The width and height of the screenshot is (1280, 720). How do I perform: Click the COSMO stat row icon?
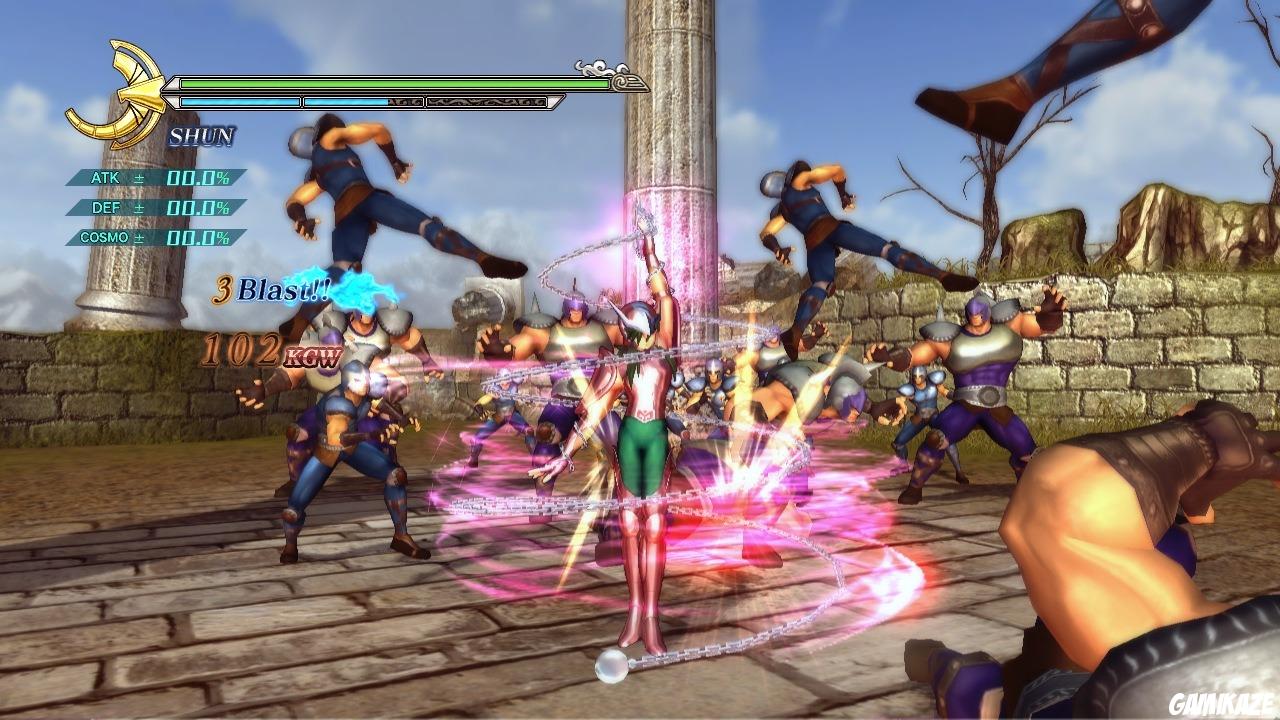105,236
